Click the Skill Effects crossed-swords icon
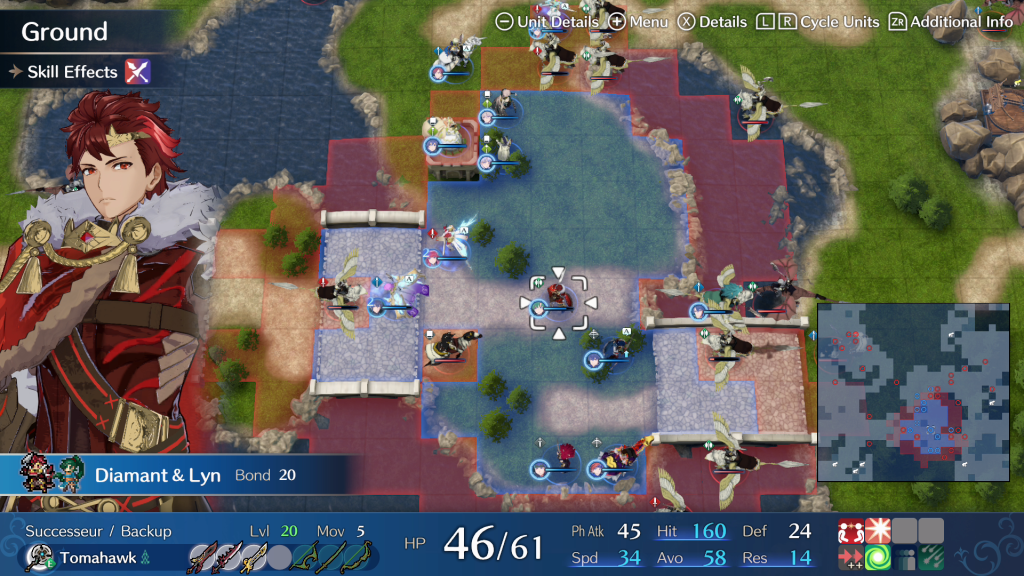Viewport: 1024px width, 576px height. tap(137, 71)
